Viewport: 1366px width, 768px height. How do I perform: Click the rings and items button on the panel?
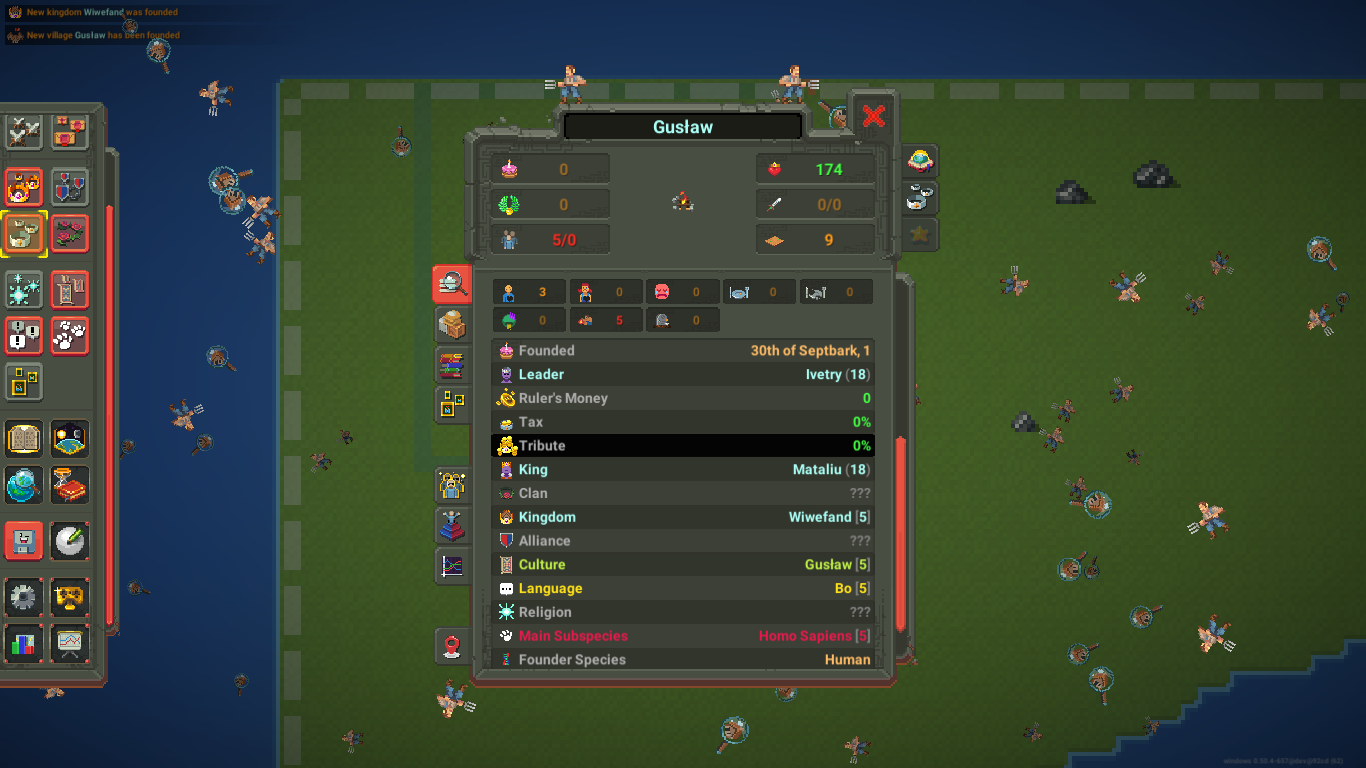[x=917, y=198]
